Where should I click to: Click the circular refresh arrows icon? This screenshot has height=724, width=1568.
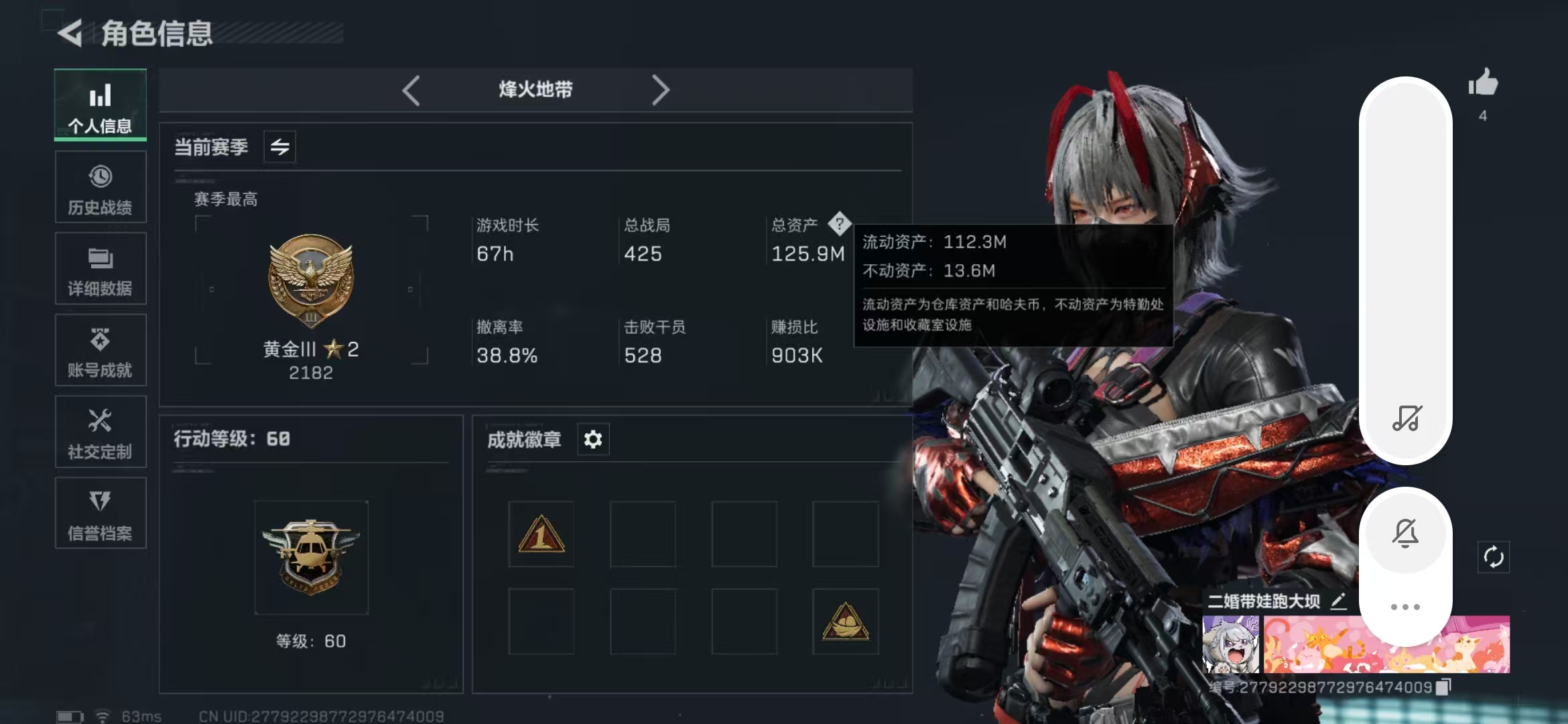tap(1494, 557)
